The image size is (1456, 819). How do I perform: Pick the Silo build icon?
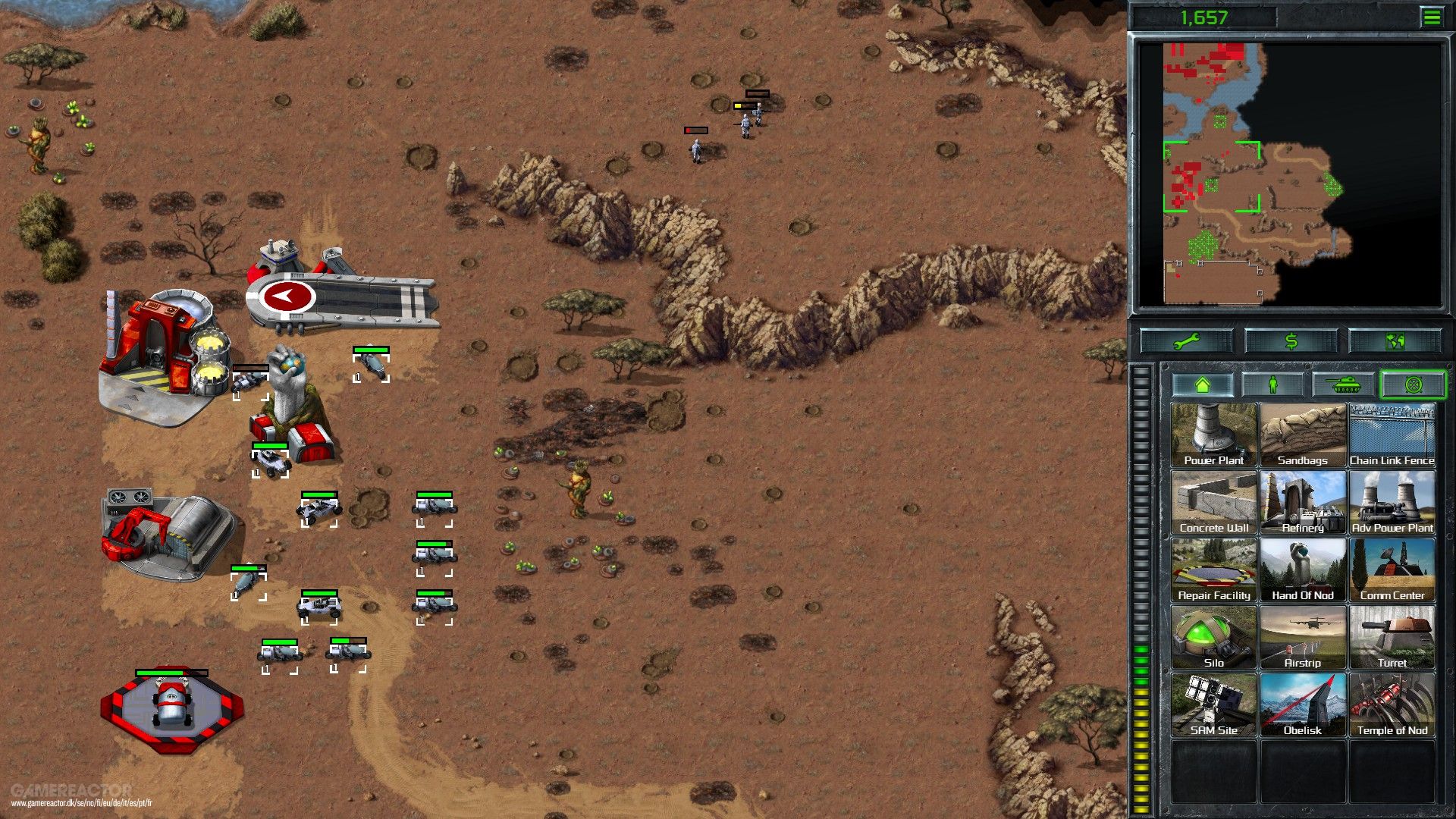coord(1213,635)
